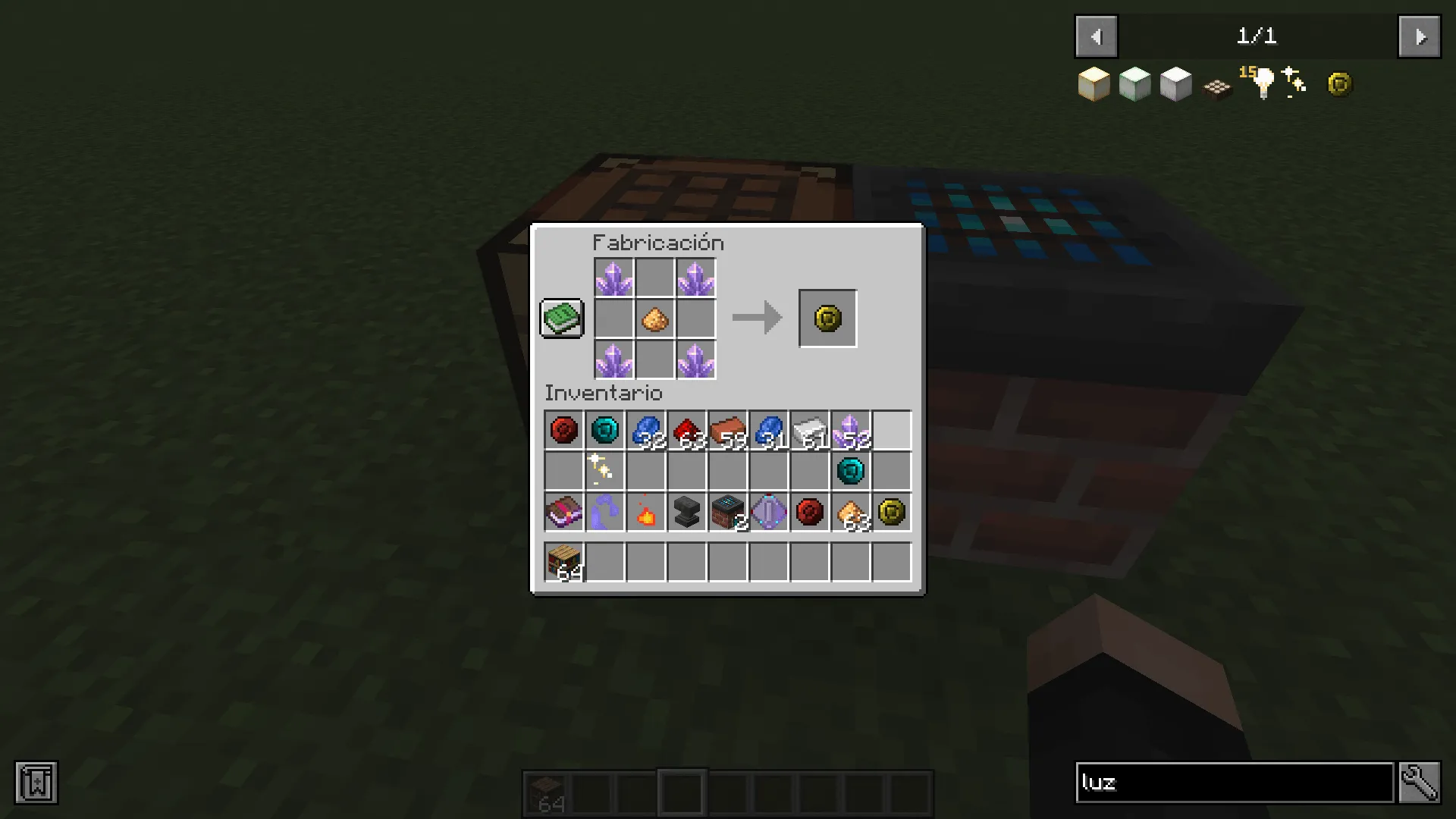Open the recipe book next to the crafting grid

pyautogui.click(x=561, y=318)
